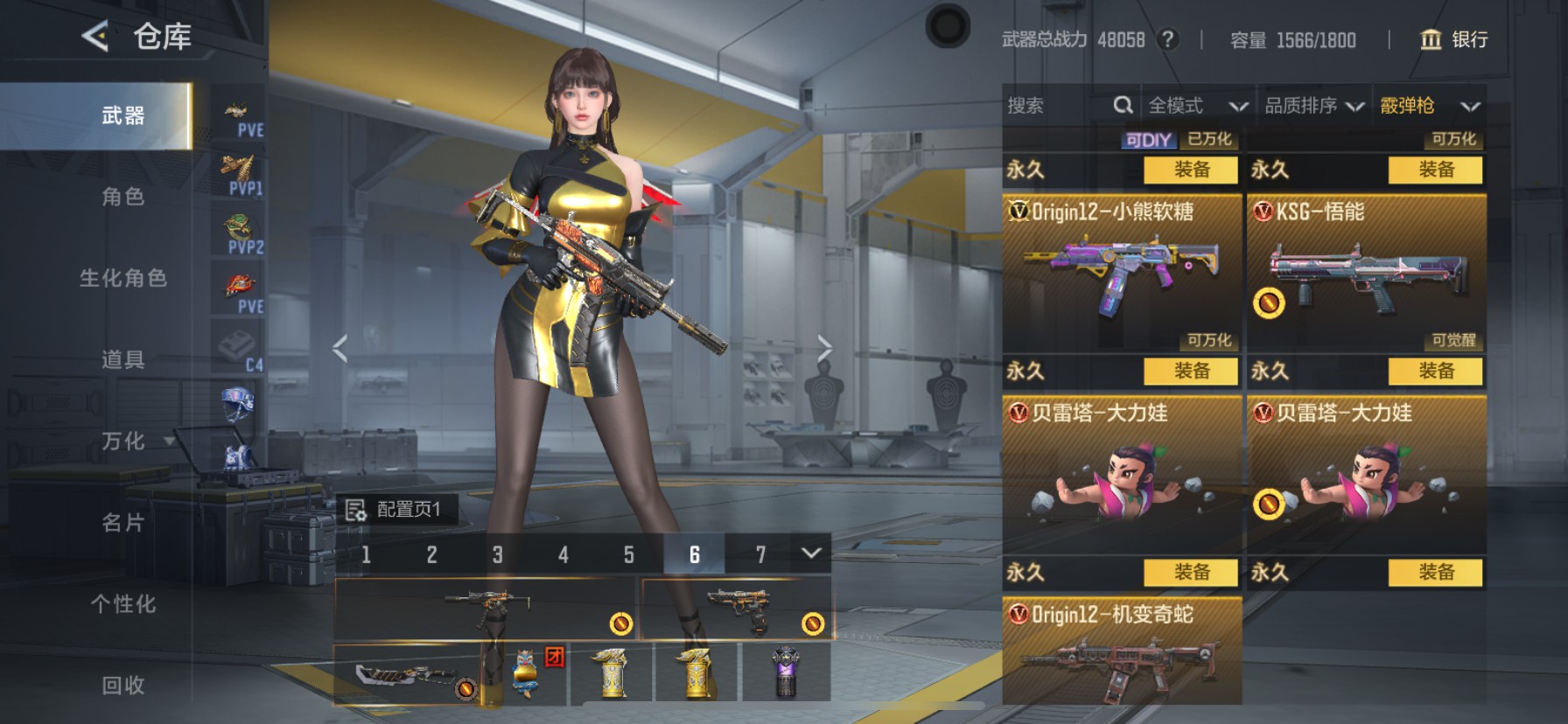Select the KSG-悟能 weapon card
The image size is (1568, 724).
tap(1366, 273)
